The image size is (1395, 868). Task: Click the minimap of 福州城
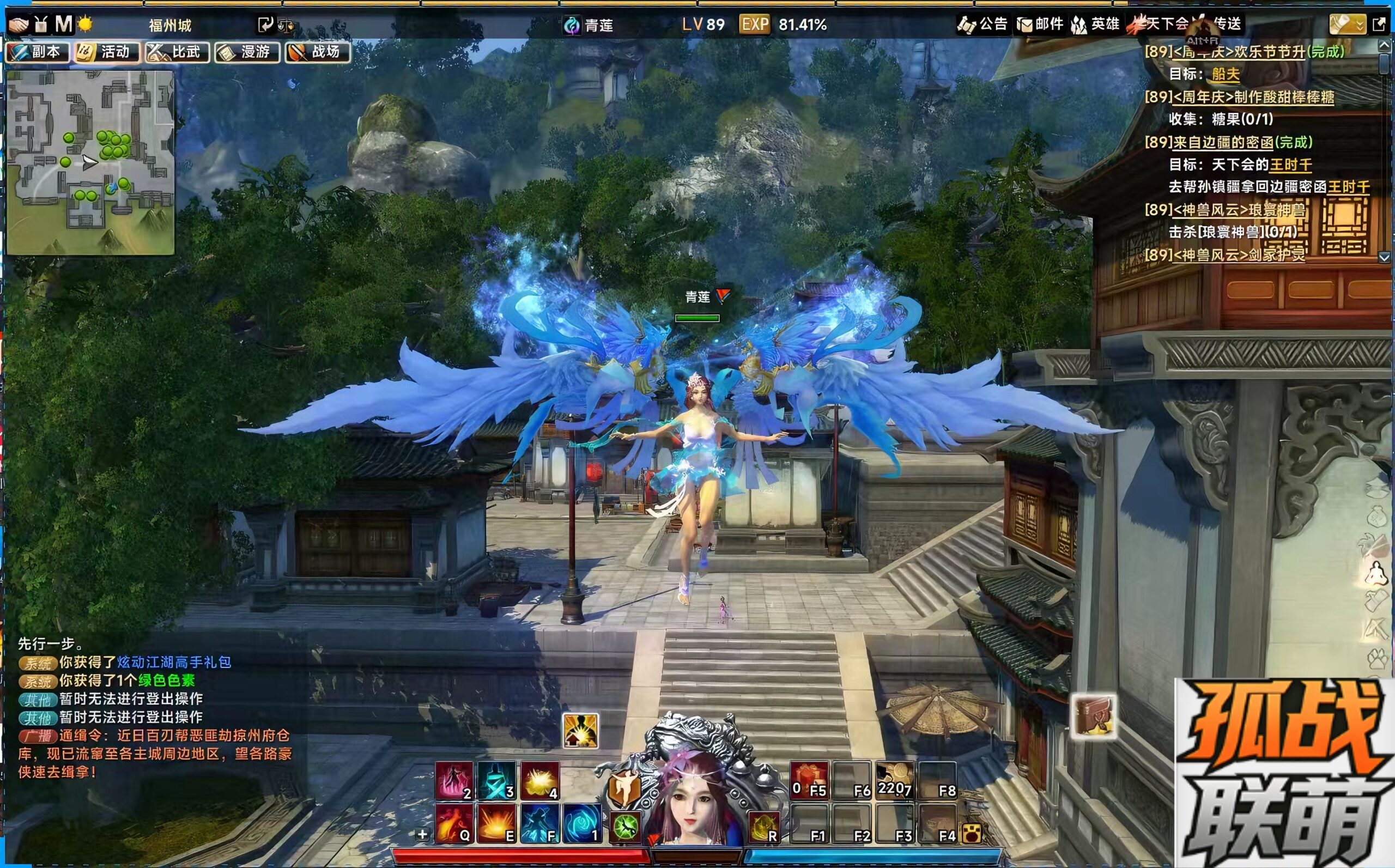tap(90, 162)
